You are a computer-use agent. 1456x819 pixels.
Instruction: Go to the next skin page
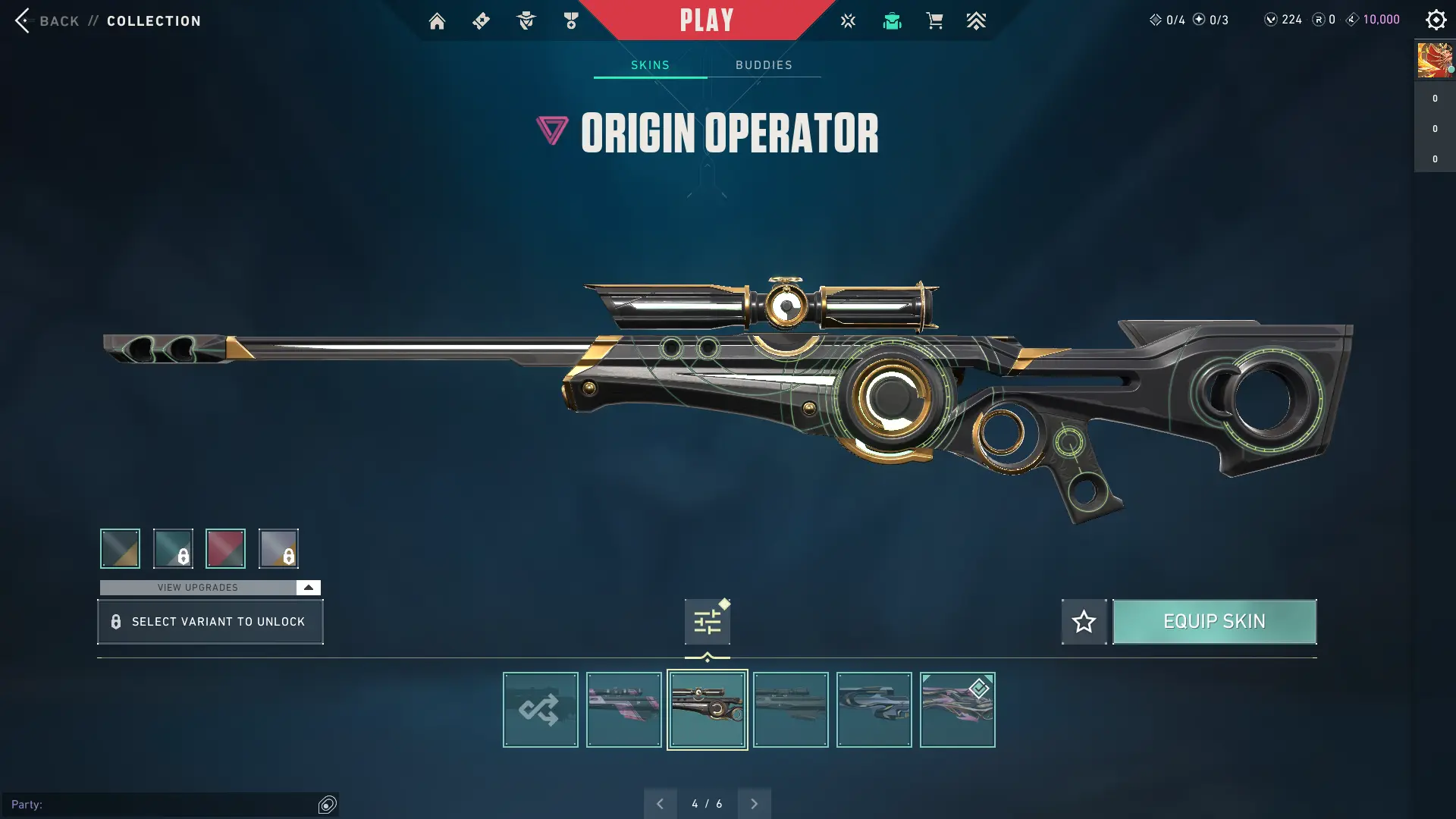754,804
